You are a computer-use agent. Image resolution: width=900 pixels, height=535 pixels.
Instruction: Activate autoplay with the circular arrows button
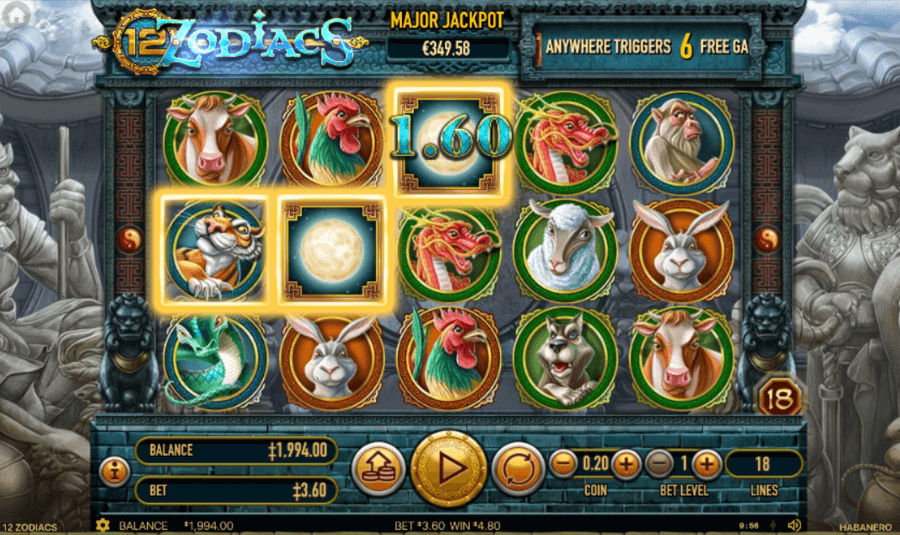(517, 468)
